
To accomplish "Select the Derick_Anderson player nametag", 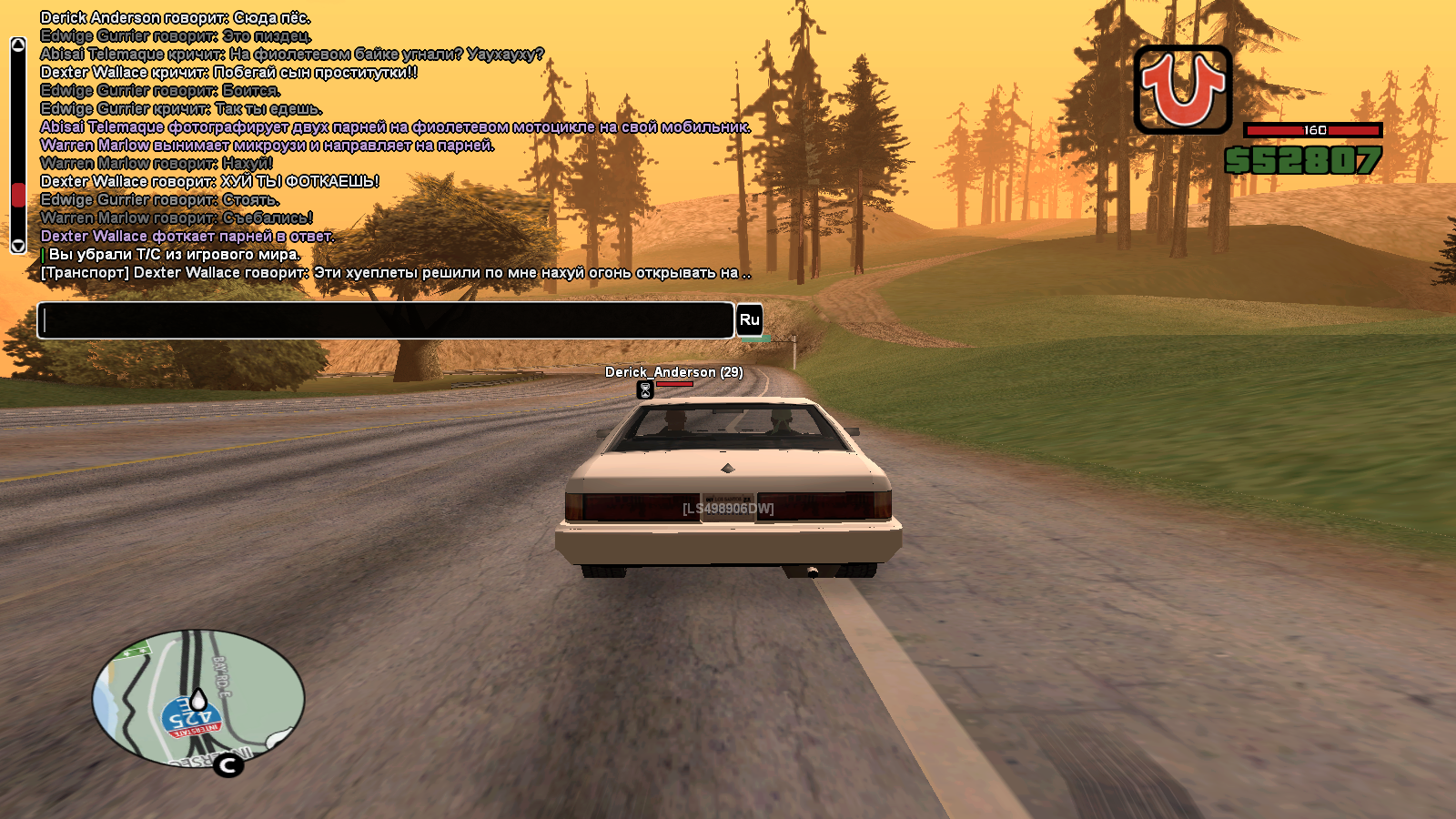I will (673, 372).
